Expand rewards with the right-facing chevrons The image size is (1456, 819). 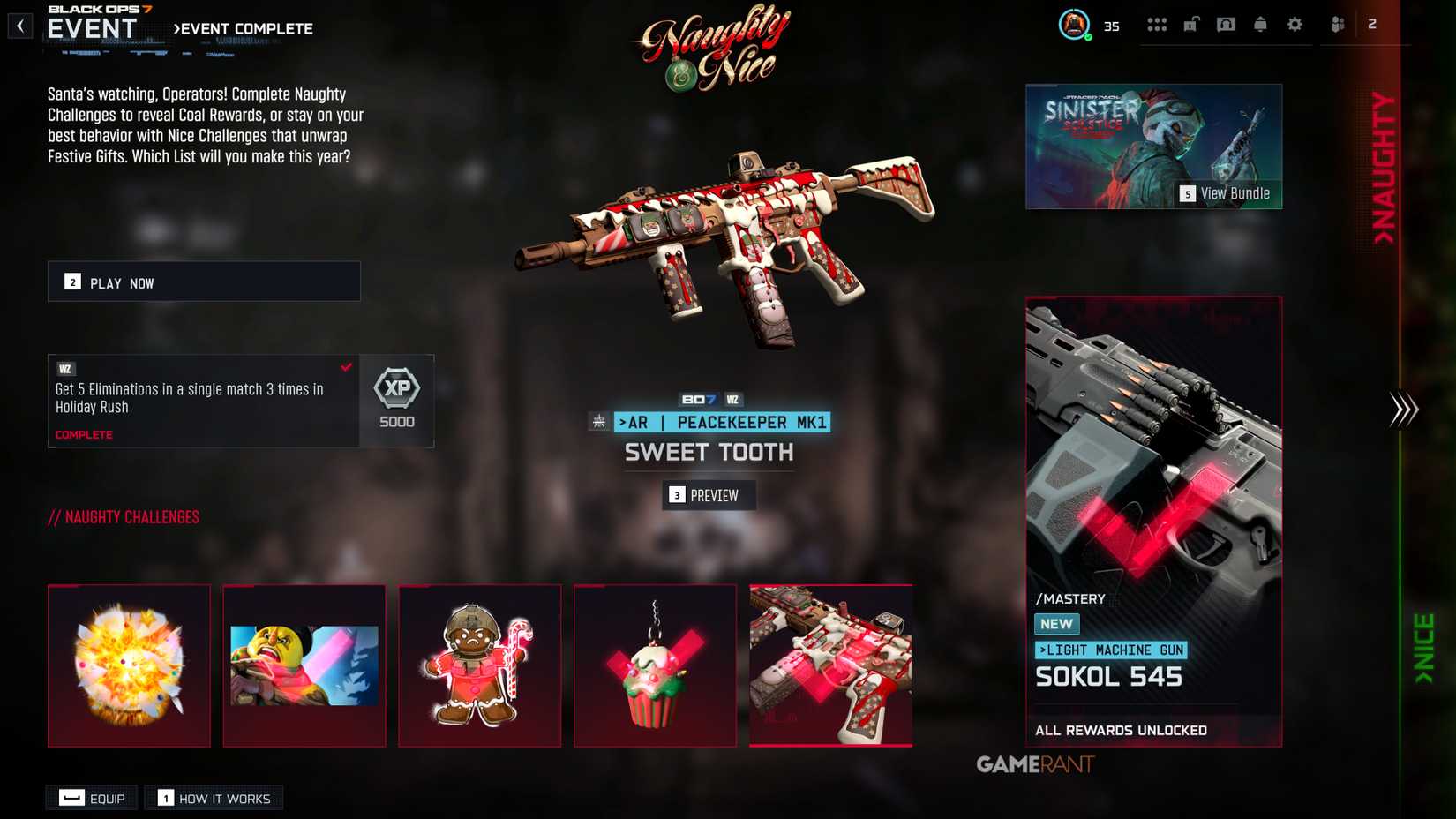1401,408
